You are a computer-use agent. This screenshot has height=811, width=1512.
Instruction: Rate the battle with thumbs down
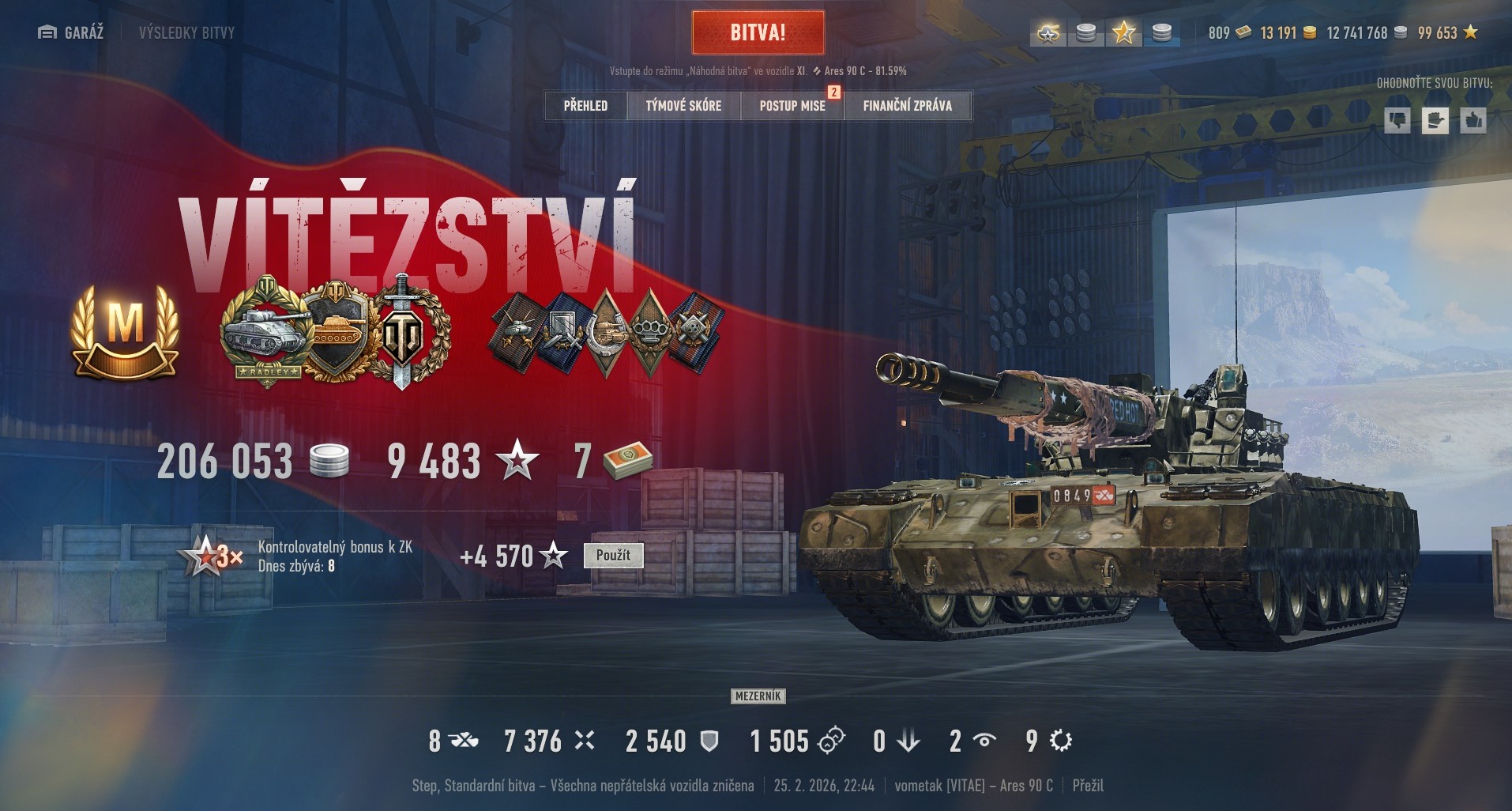click(1397, 120)
